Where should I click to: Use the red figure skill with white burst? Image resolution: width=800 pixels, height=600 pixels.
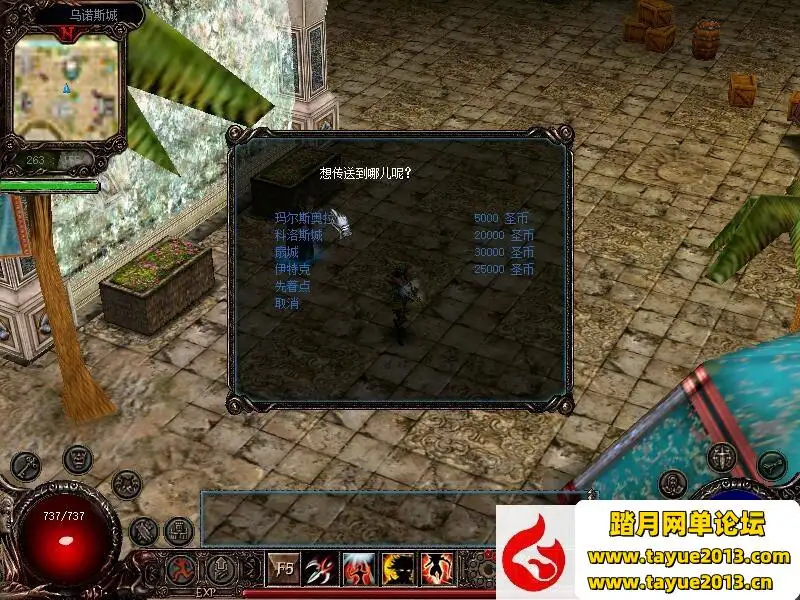point(359,569)
